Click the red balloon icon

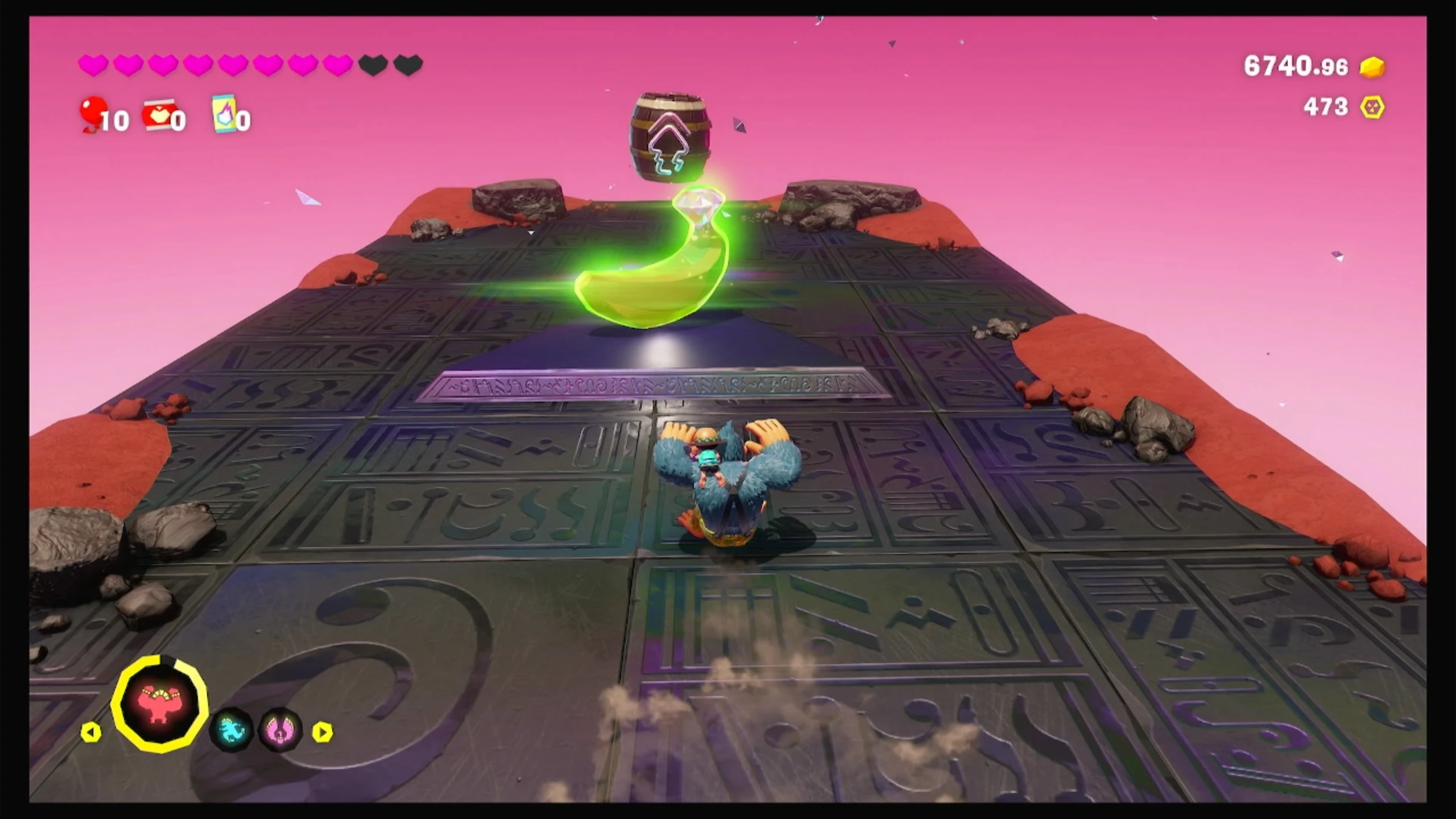click(92, 113)
